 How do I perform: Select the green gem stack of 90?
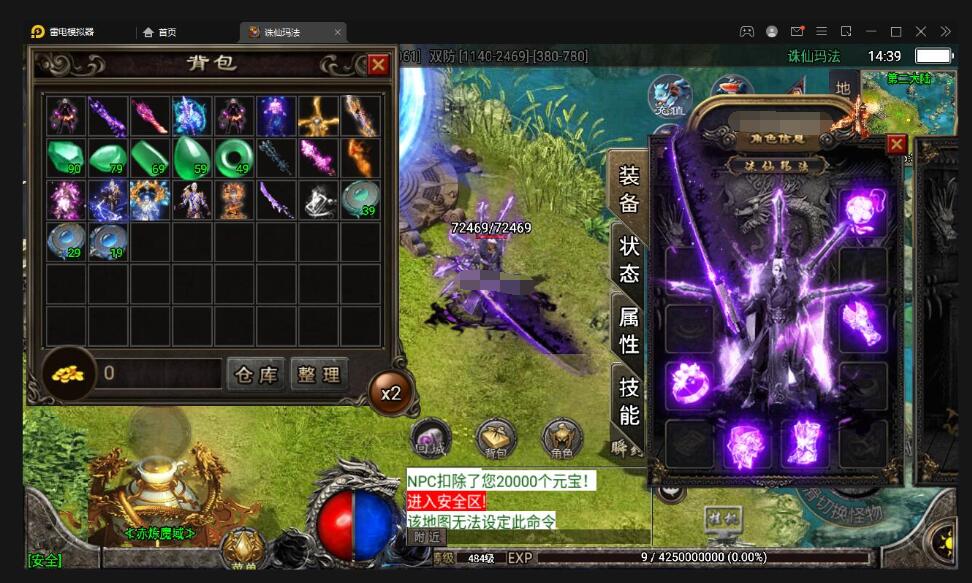[66, 158]
